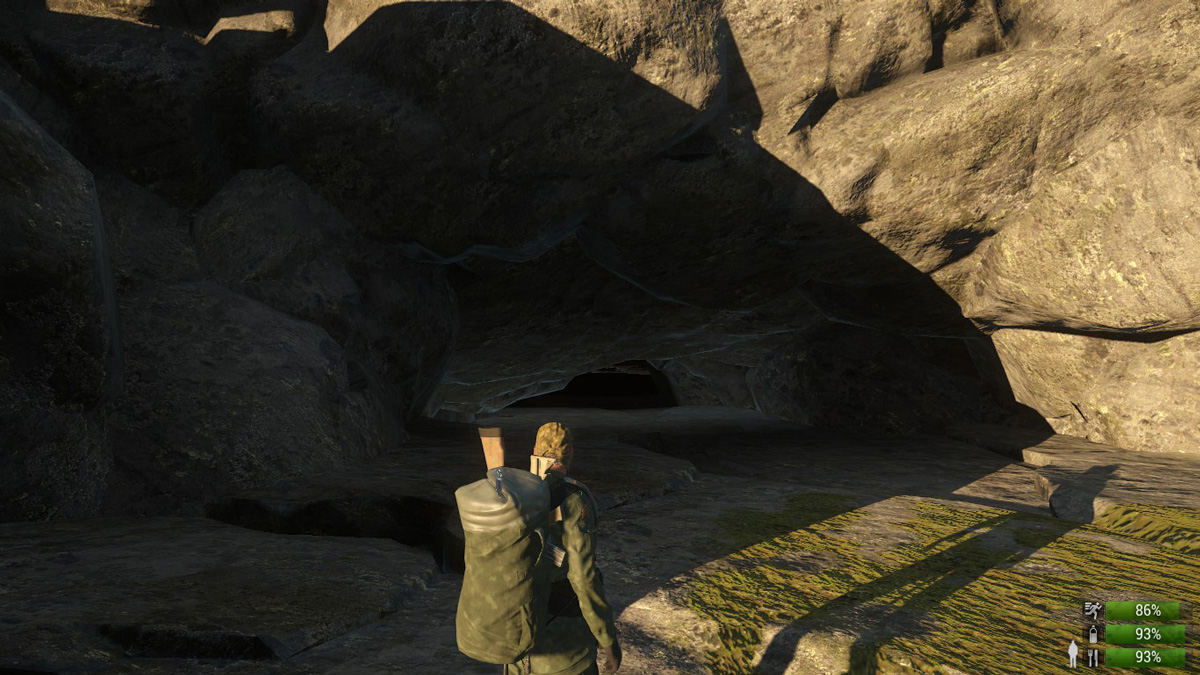This screenshot has width=1200, height=675.
Task: Select the water bottle thirst icon
Action: [1093, 634]
